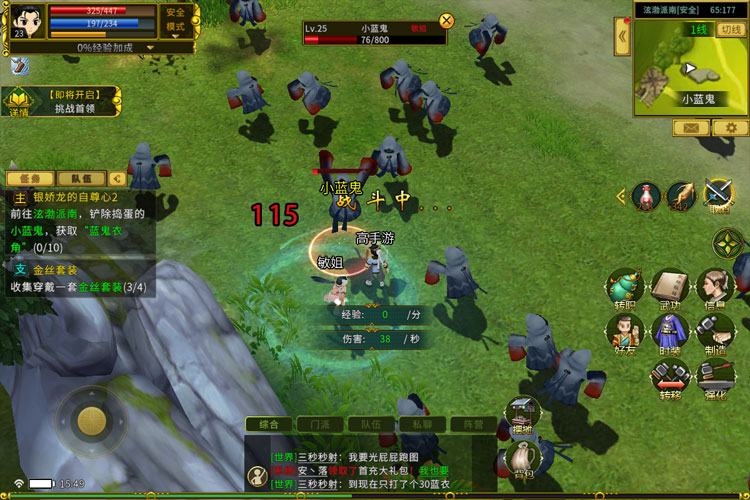
Task: Use the crossed-swords attack skill
Action: [x=718, y=193]
